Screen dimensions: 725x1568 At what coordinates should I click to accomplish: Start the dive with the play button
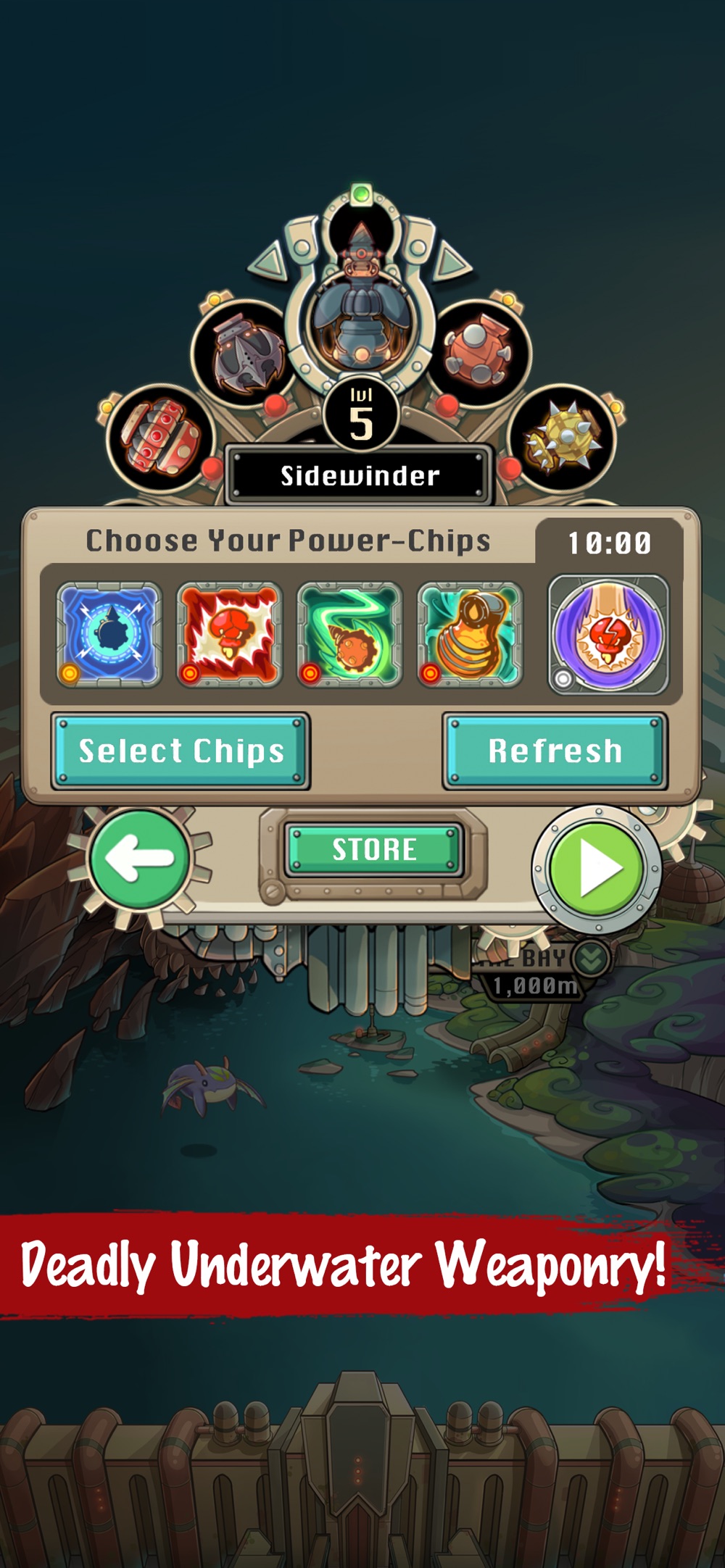pyautogui.click(x=597, y=867)
